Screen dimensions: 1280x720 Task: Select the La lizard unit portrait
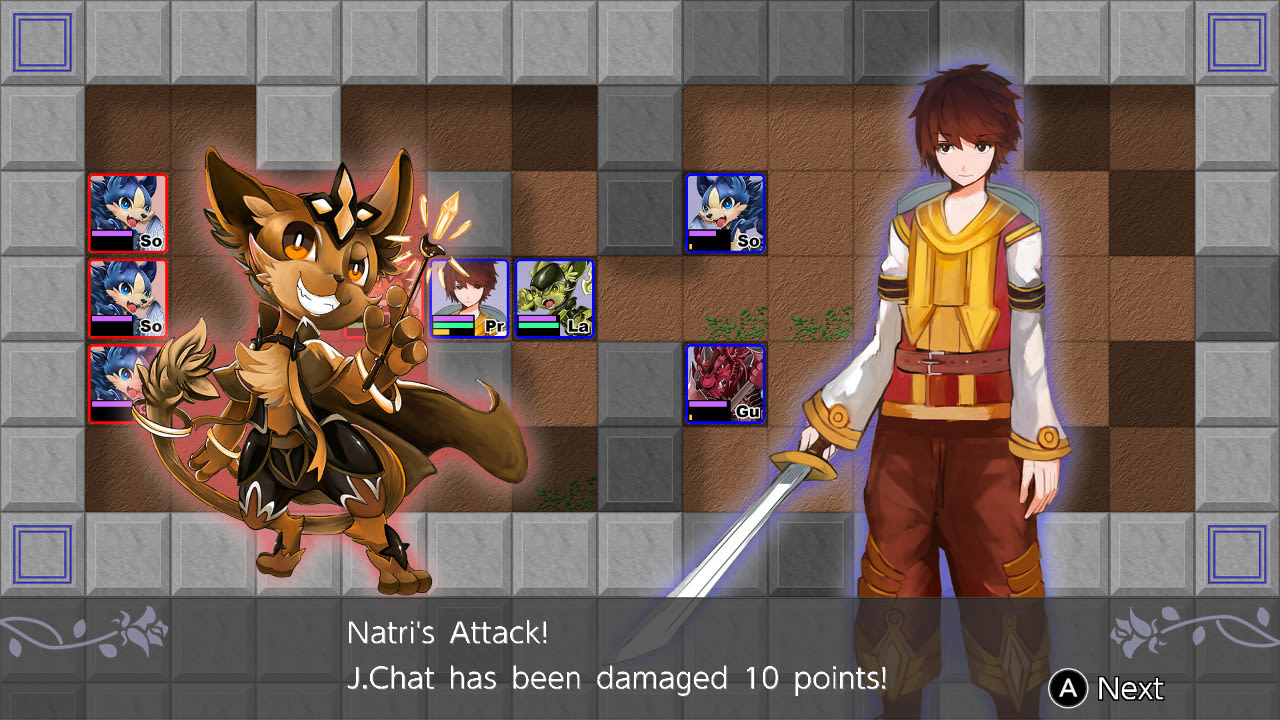554,297
